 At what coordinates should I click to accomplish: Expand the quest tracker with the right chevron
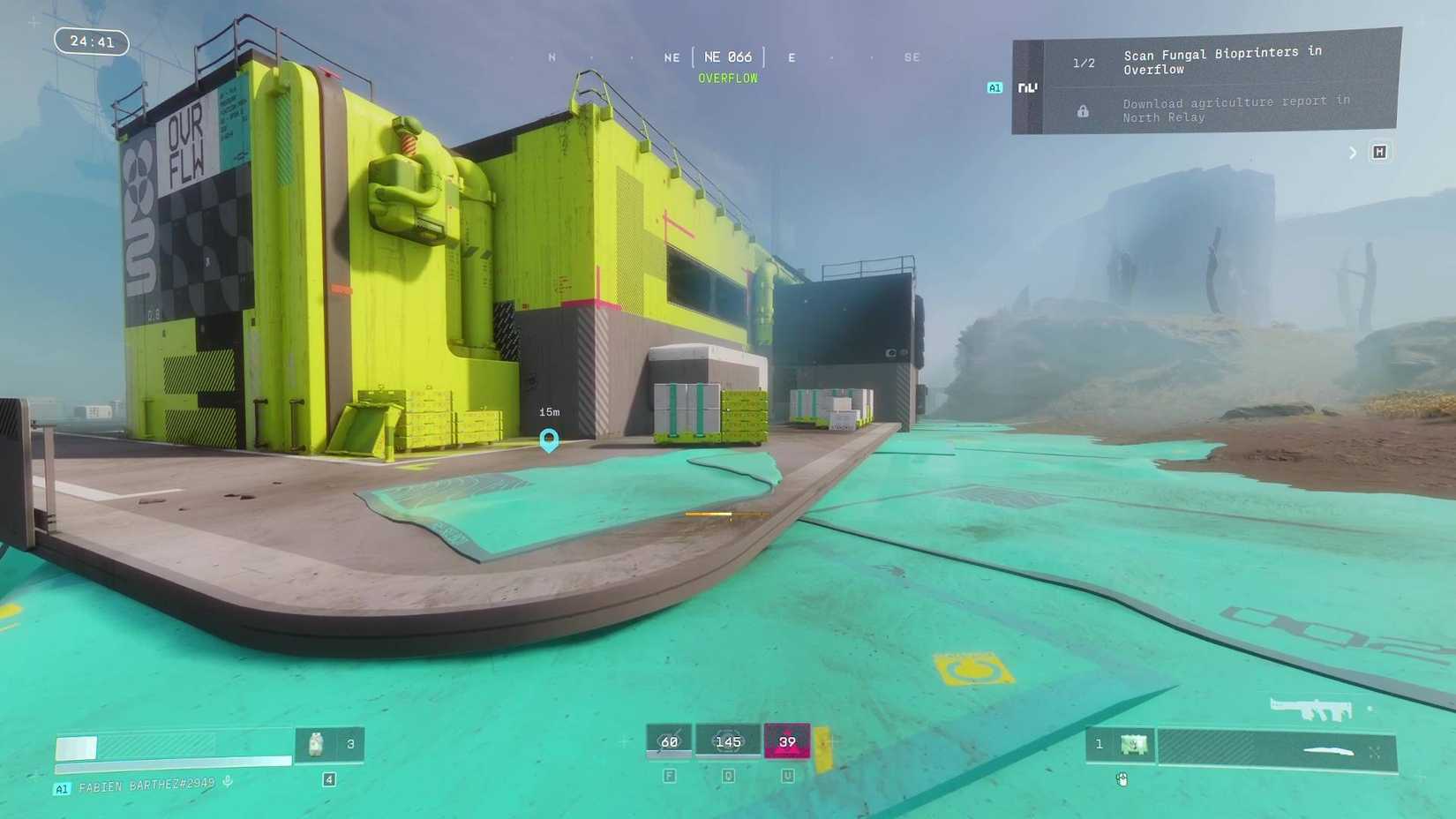pos(1353,152)
